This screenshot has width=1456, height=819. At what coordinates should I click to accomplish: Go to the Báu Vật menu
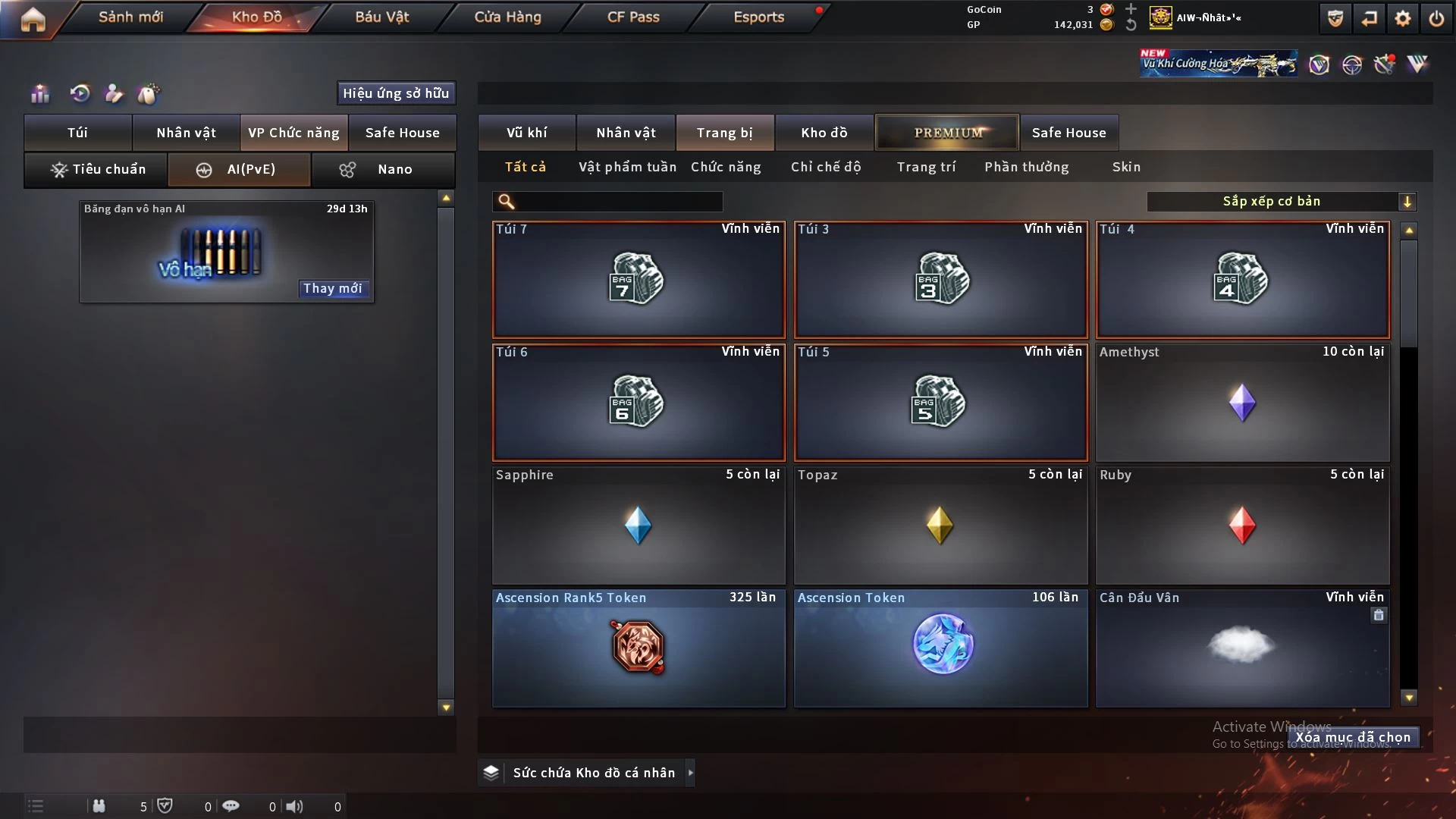(381, 17)
